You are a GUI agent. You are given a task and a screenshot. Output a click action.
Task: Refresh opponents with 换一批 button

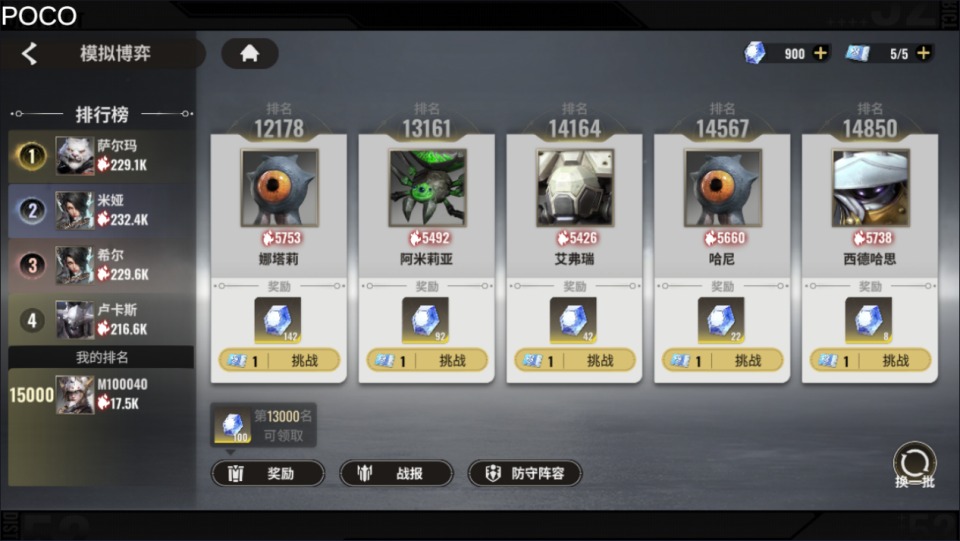914,466
